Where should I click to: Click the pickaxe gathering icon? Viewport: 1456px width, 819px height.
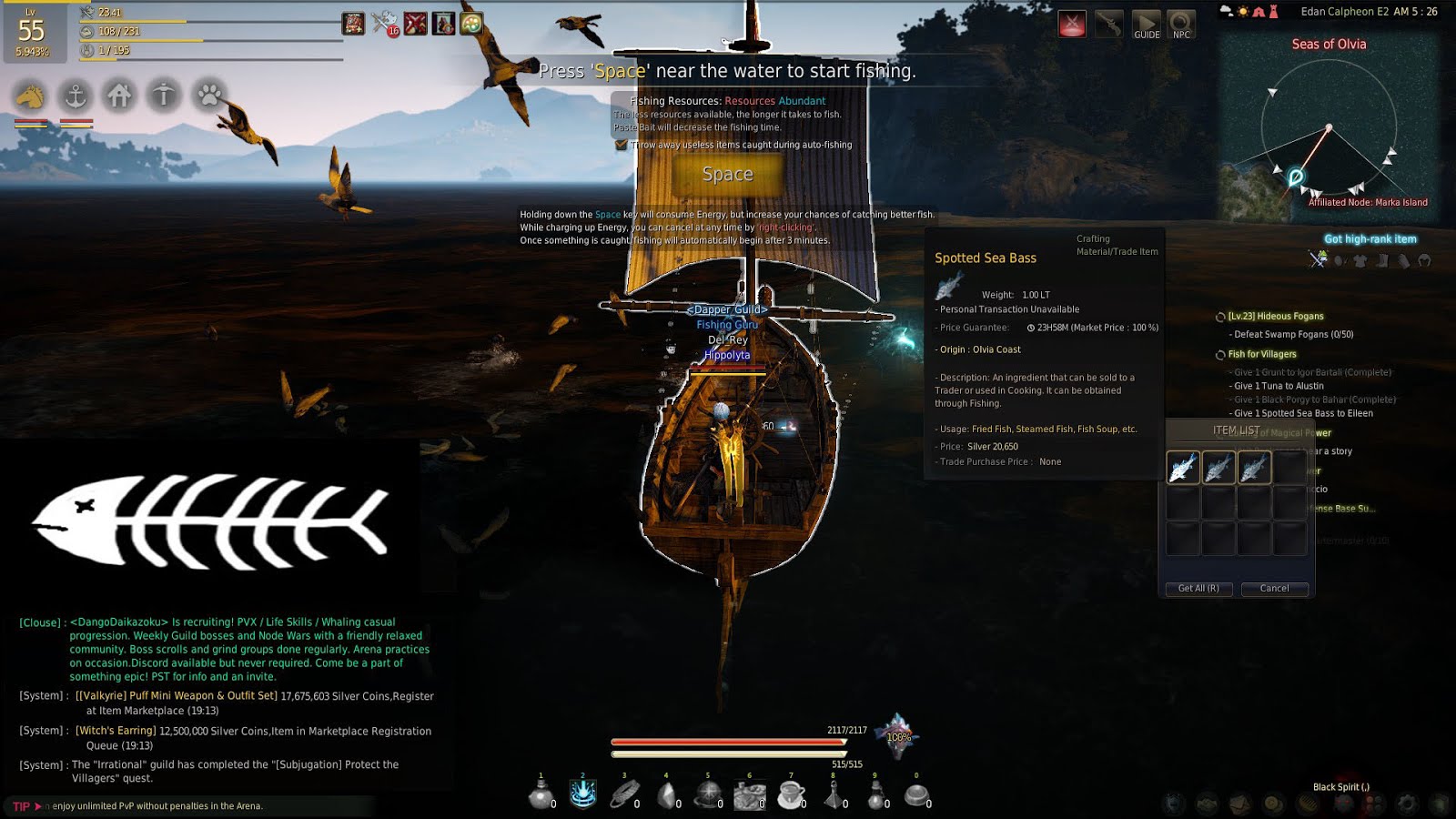click(x=164, y=95)
